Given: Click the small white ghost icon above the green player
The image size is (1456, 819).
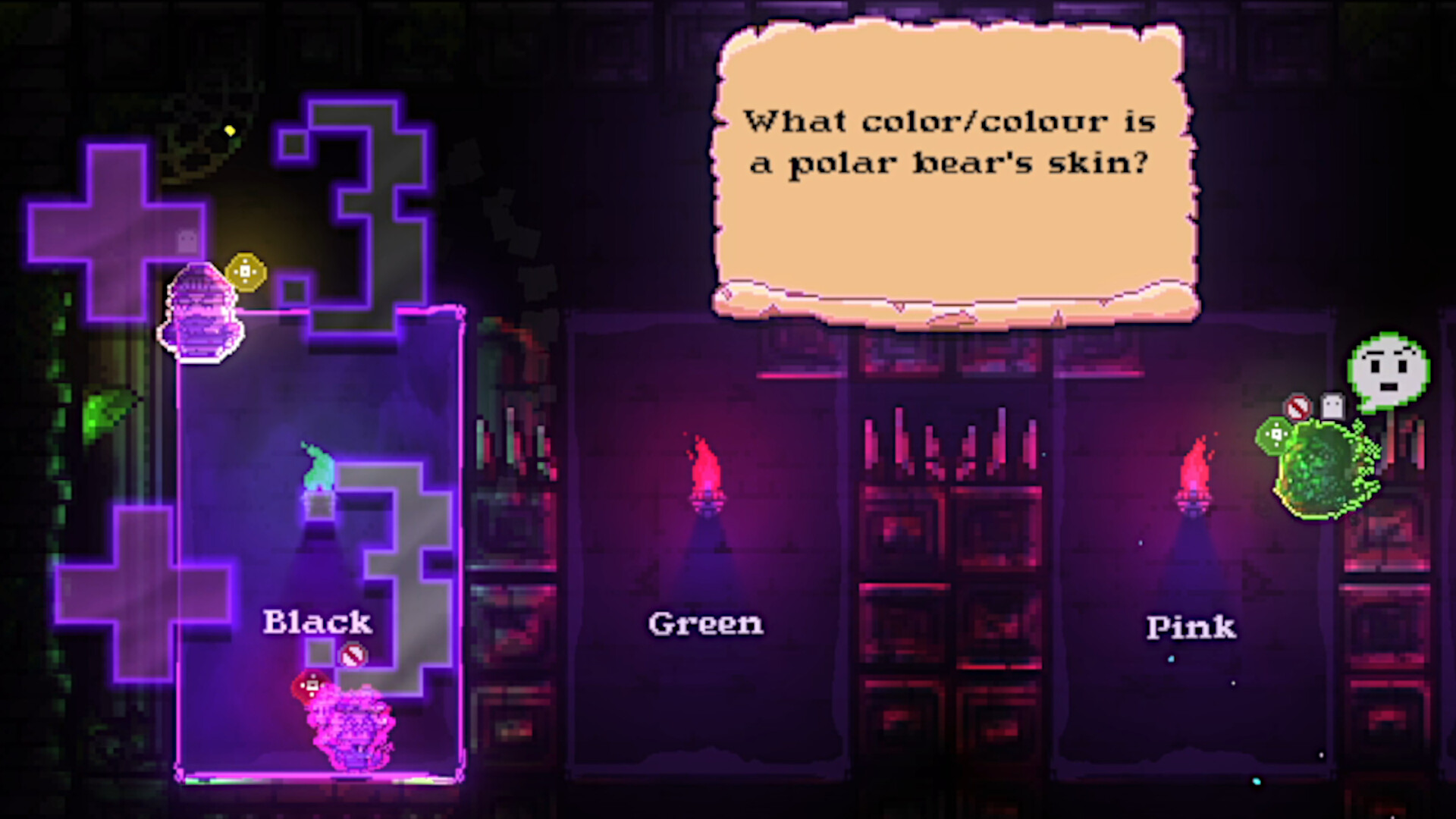Looking at the screenshot, I should 1332,405.
